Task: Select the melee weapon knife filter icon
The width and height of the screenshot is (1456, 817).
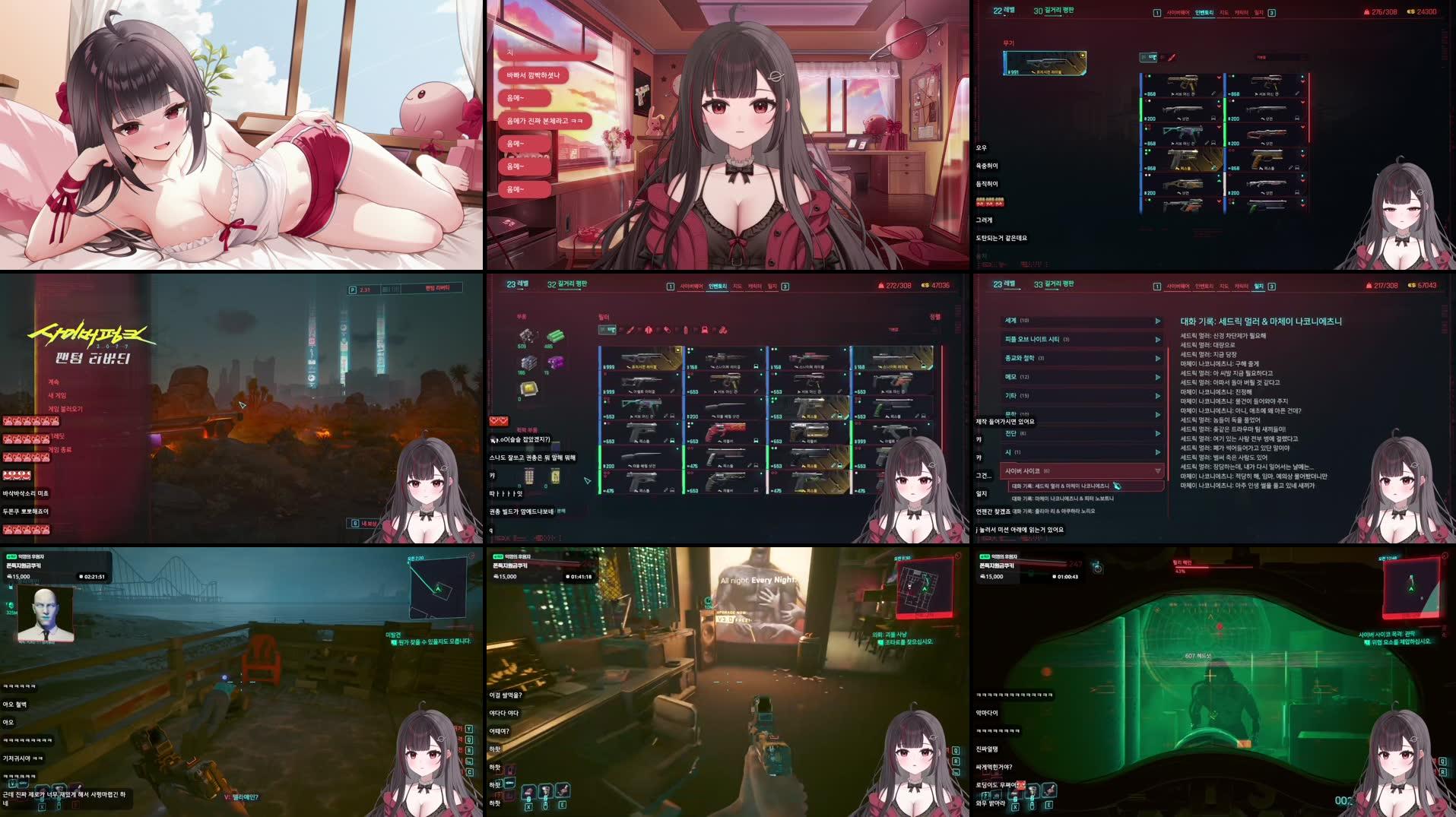Action: tap(630, 330)
